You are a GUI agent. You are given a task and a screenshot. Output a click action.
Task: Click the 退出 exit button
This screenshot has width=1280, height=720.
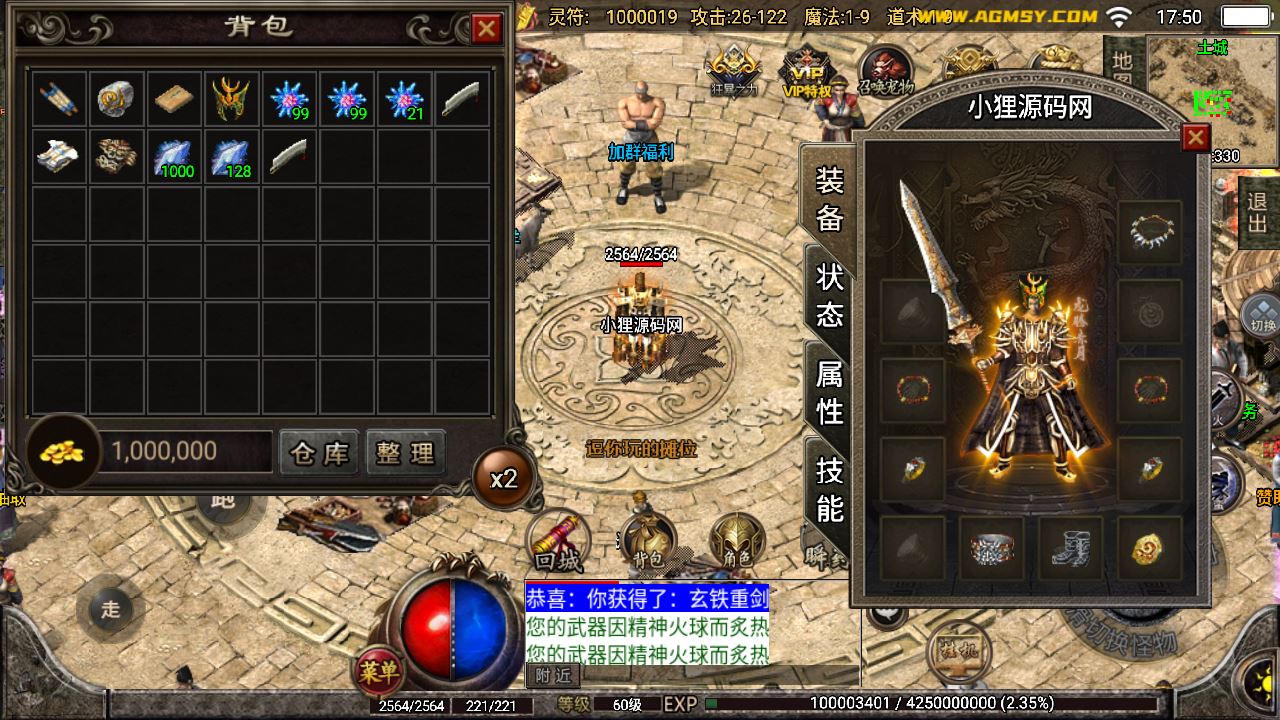(x=1258, y=211)
